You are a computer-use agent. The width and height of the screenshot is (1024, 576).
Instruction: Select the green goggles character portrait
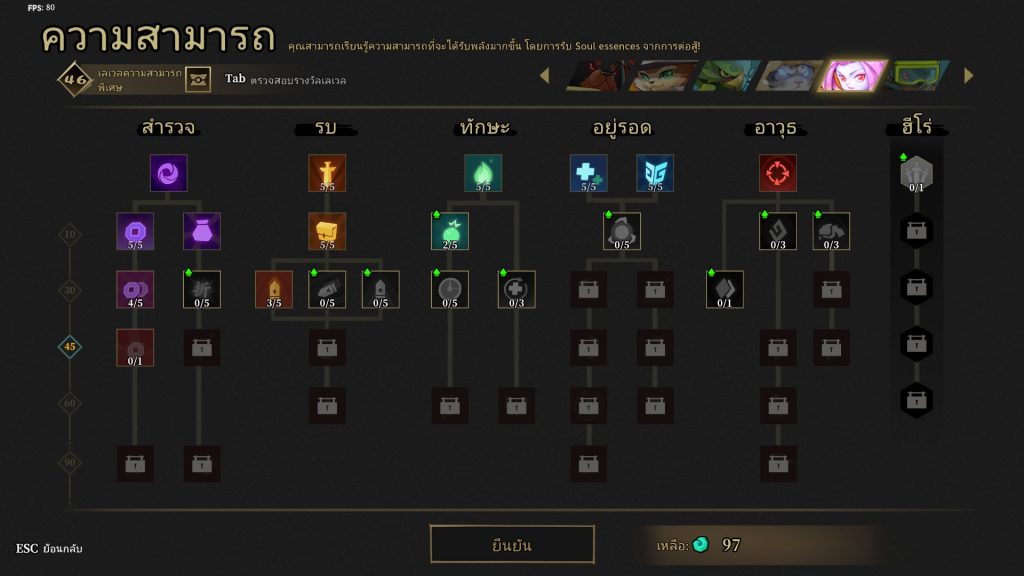pos(918,76)
